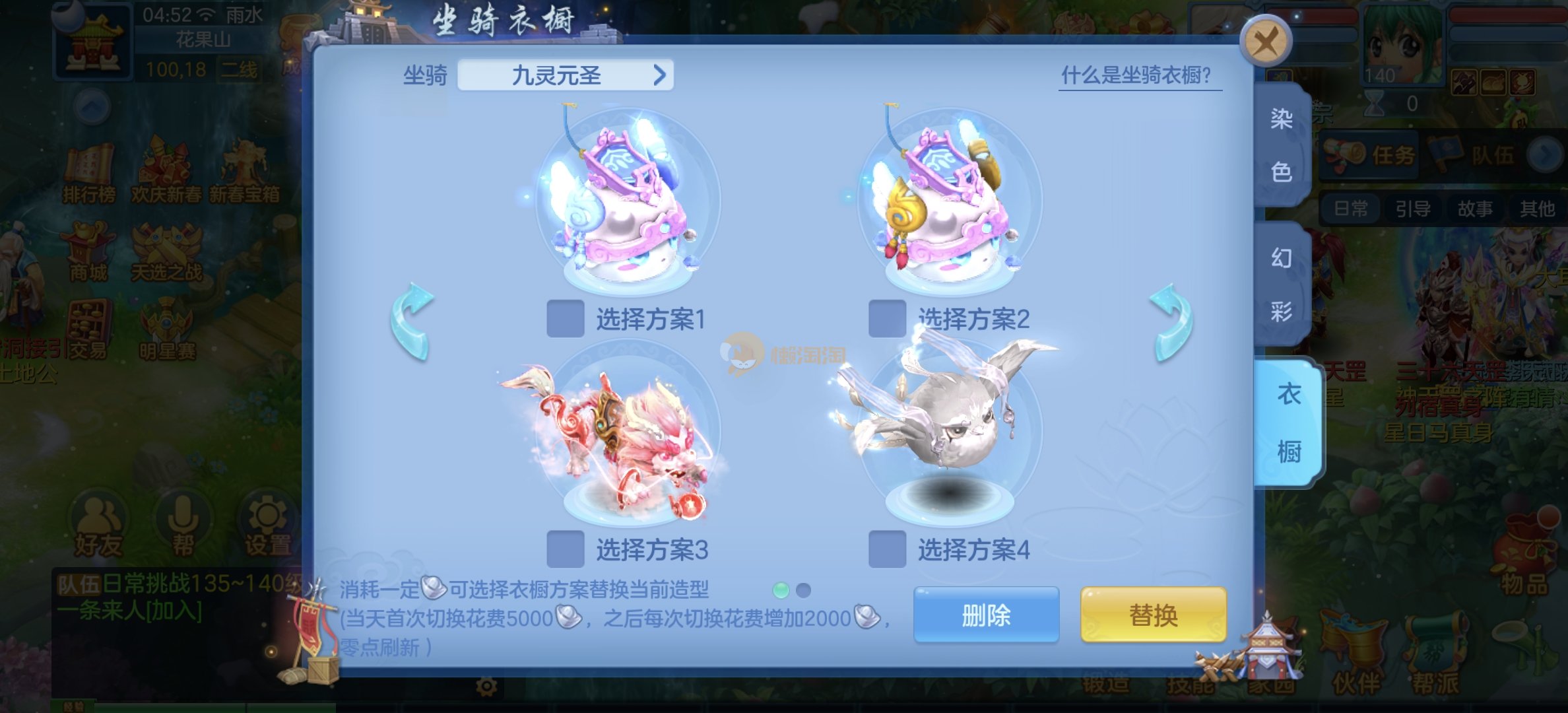Tick the 选择方案1 checkbox
Screen dimensions: 1568x713
[x=566, y=319]
